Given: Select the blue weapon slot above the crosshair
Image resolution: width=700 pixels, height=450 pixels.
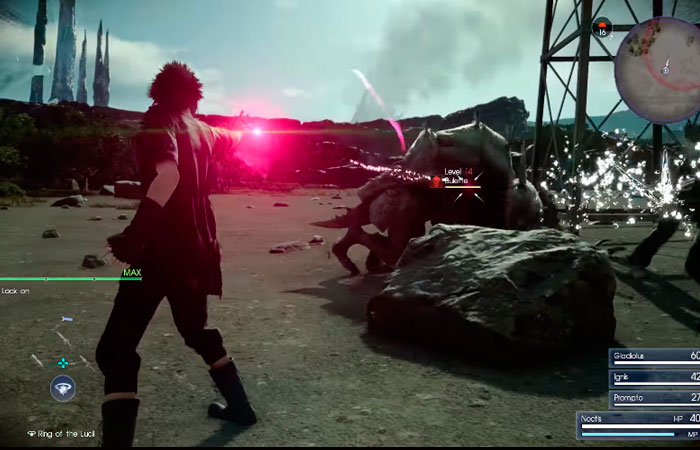Looking at the screenshot, I should pyautogui.click(x=66, y=319).
